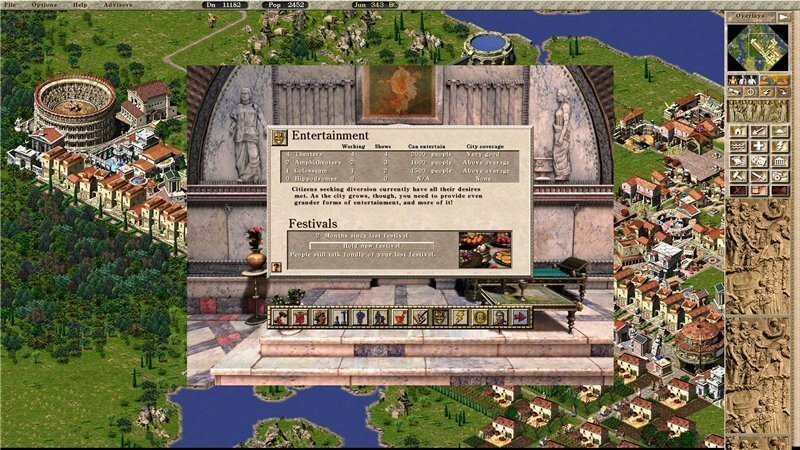The image size is (800, 450).
Task: Collapse the sidebar with the flag button
Action: [x=783, y=17]
